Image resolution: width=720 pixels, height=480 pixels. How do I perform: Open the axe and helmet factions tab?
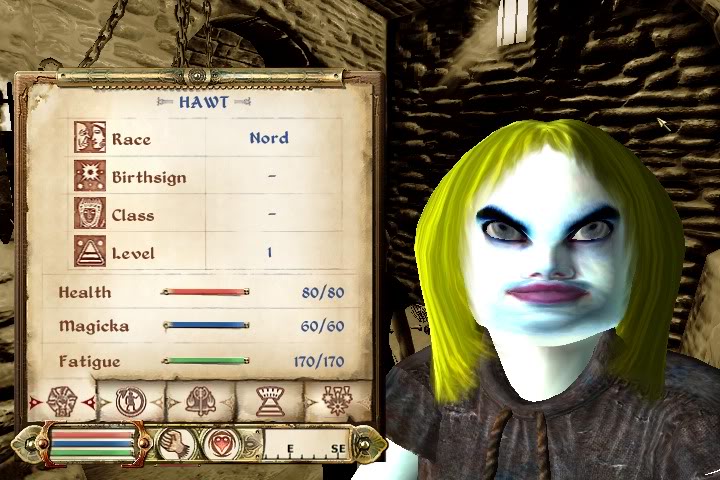pyautogui.click(x=200, y=402)
